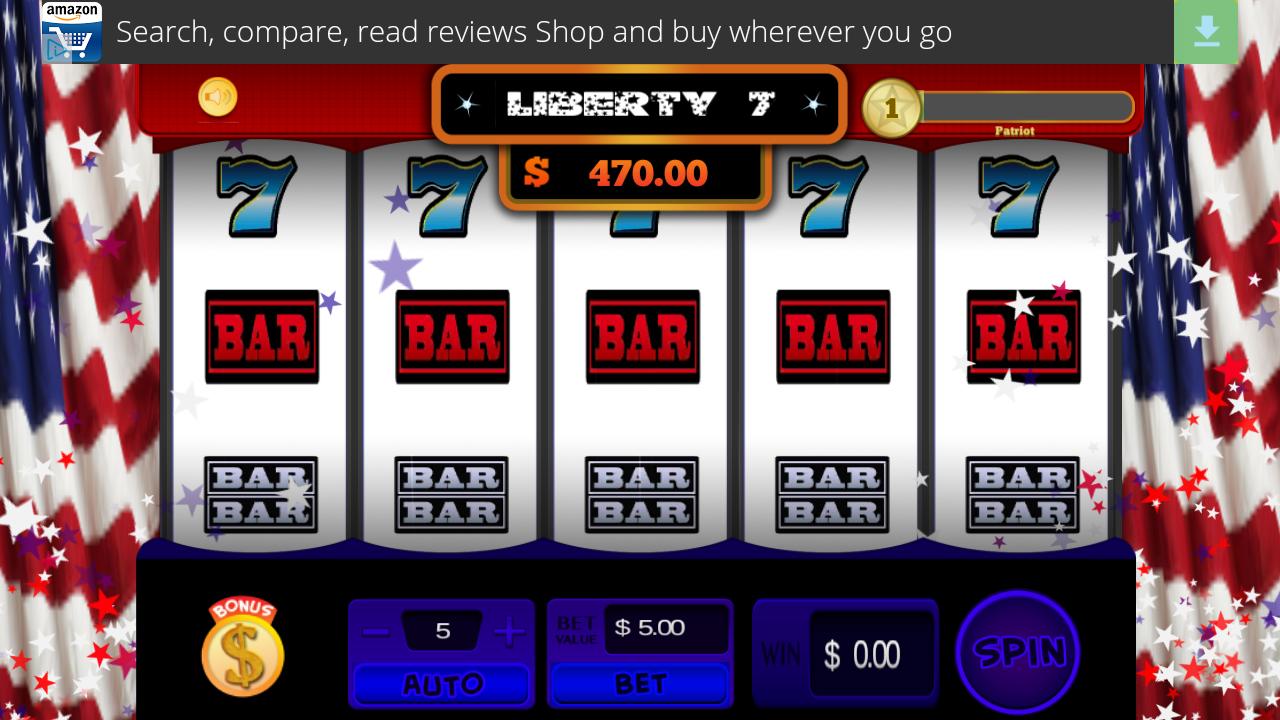Screen dimensions: 1280x720
Task: Click the $470.00 balance display
Action: tap(637, 172)
